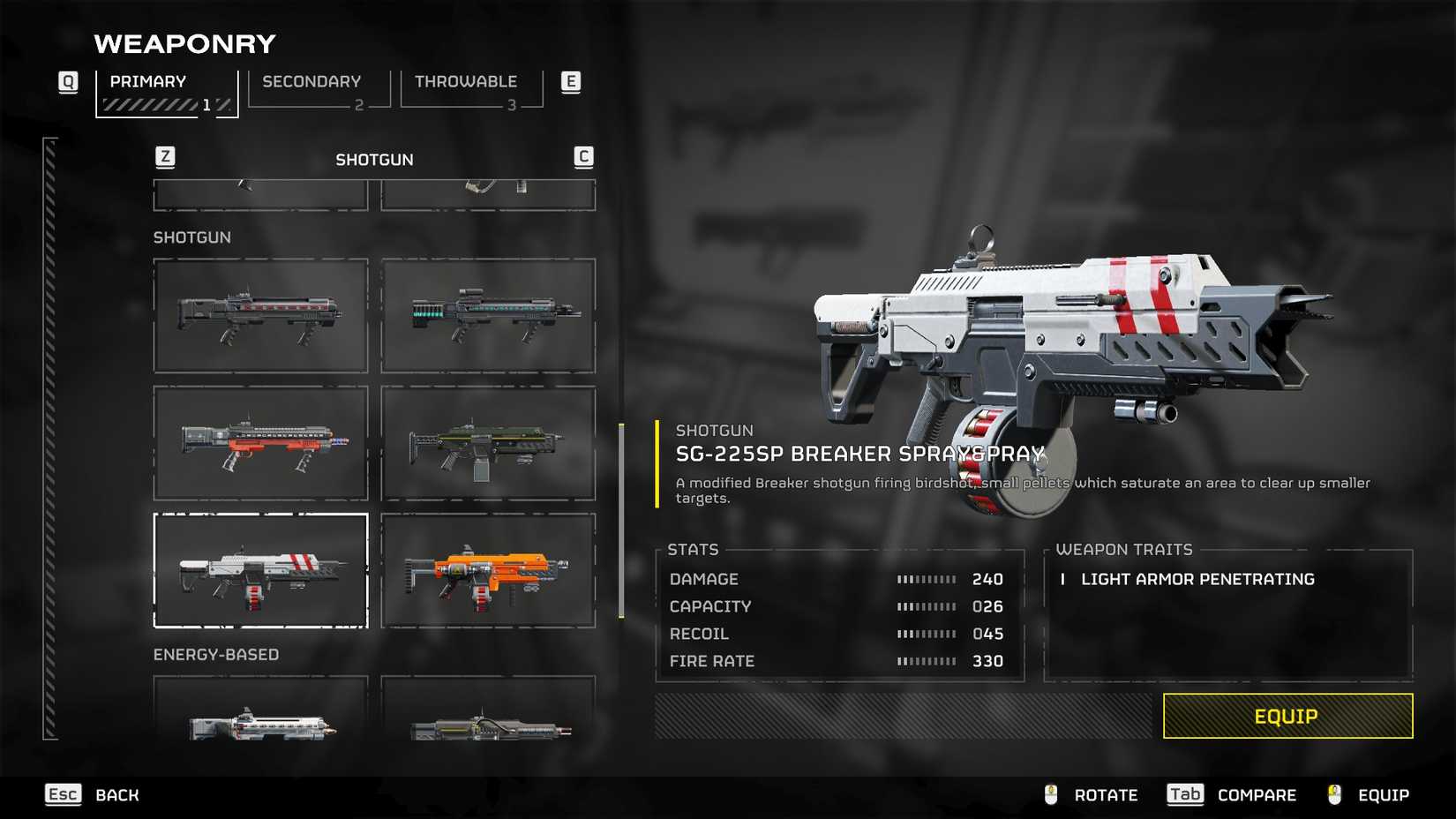Viewport: 1456px width, 819px height.
Task: Select the white energy-based rifle tile
Action: click(x=260, y=710)
